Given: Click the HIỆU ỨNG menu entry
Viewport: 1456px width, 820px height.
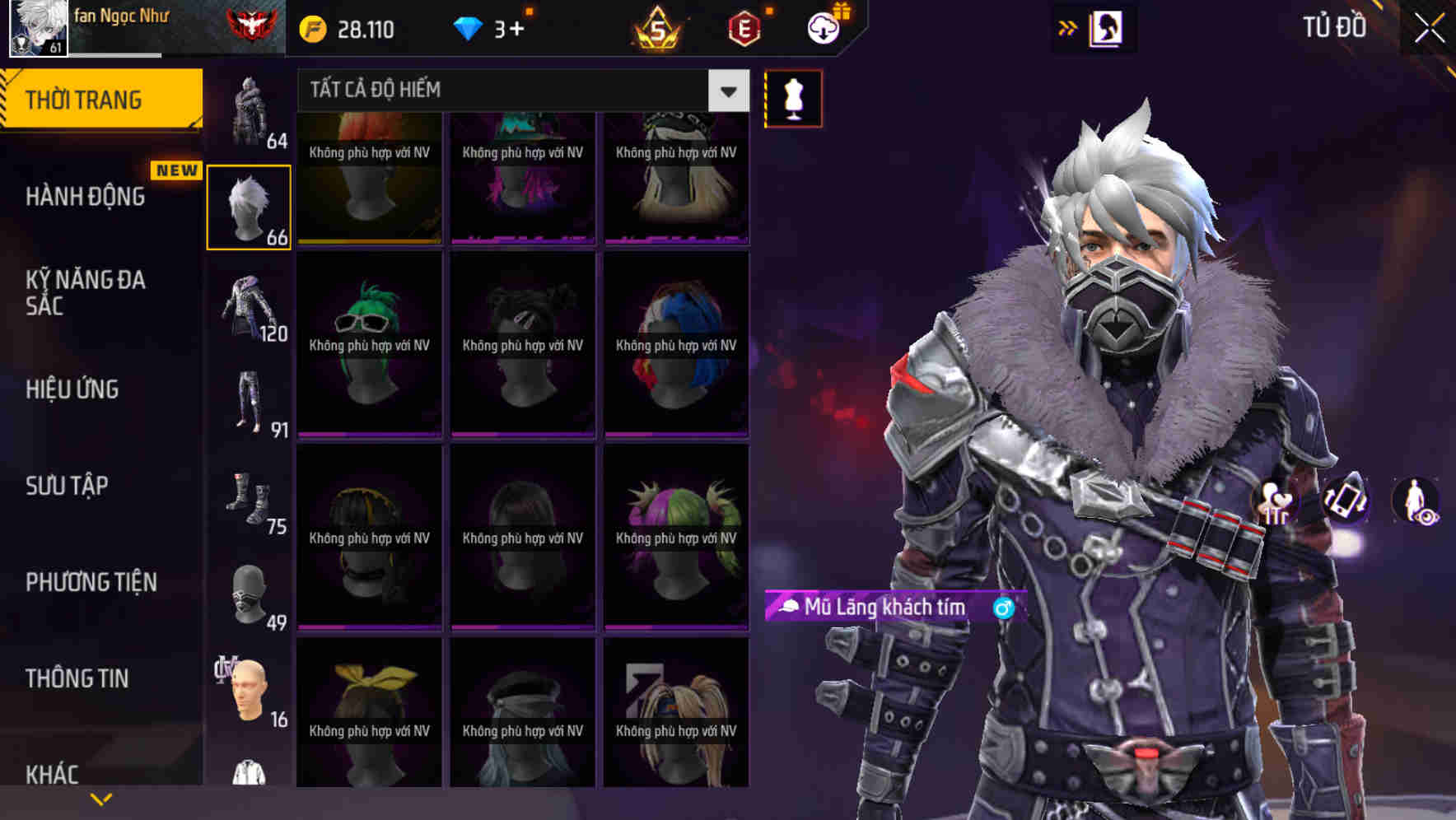Looking at the screenshot, I should pos(74,389).
